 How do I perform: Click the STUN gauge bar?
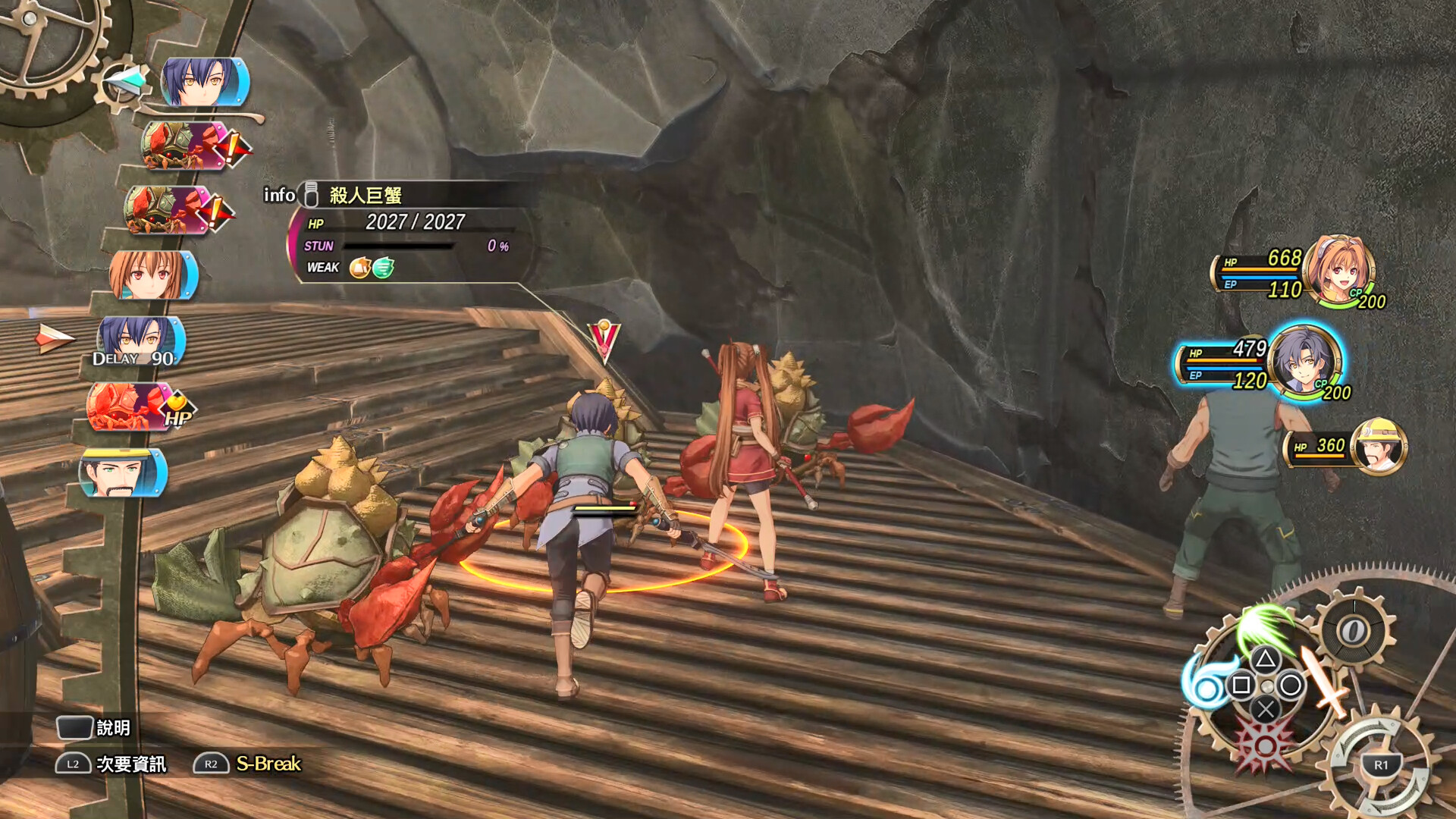tap(398, 246)
